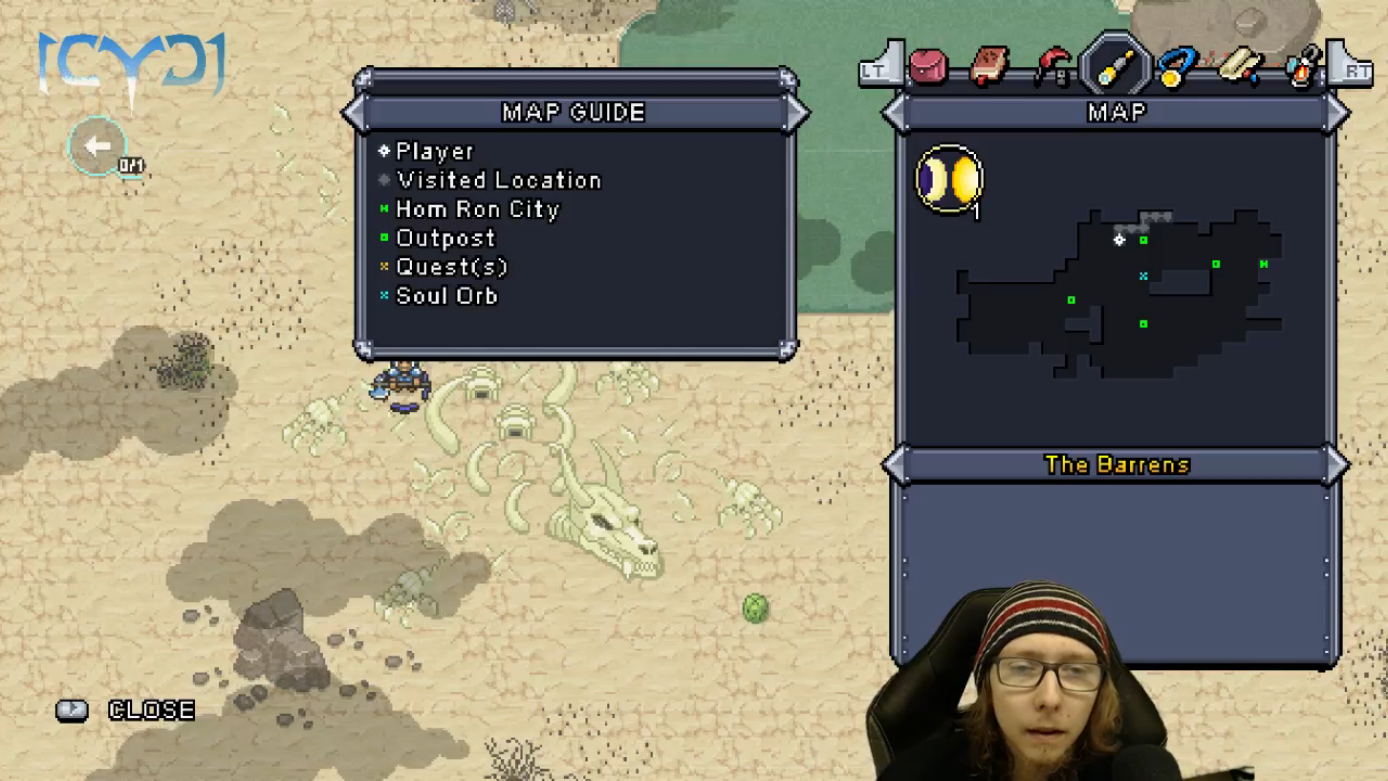Toggle the Outpost marker legend entry

click(445, 238)
